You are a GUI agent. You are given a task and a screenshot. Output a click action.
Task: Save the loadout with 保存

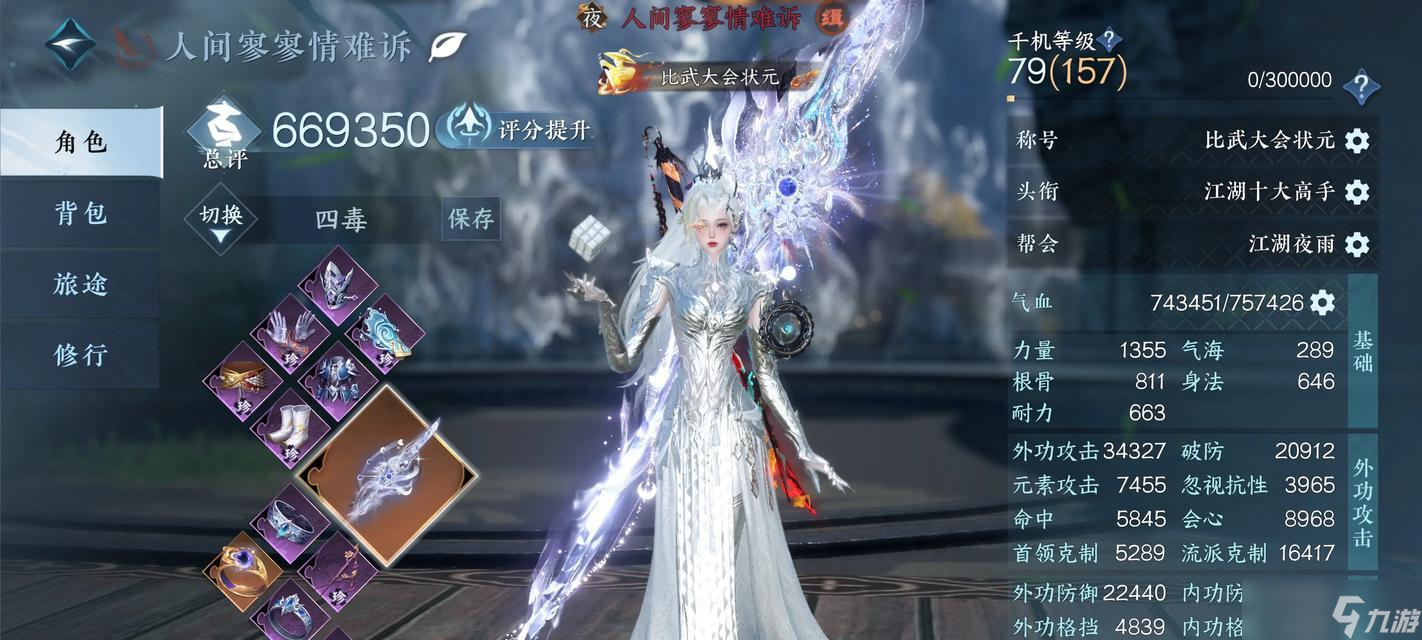coord(470,219)
